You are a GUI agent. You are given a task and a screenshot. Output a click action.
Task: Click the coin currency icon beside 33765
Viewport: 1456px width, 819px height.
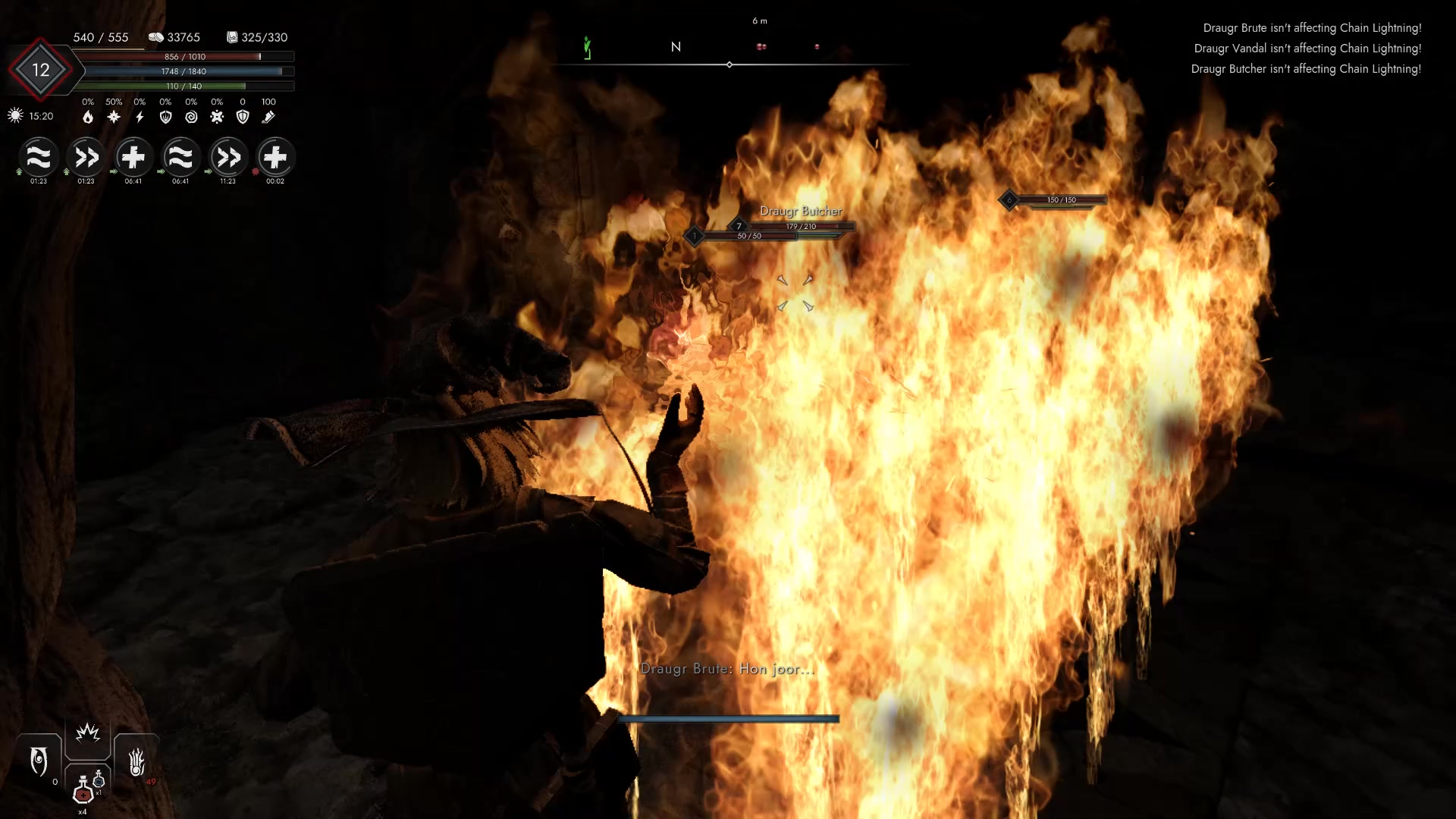157,36
